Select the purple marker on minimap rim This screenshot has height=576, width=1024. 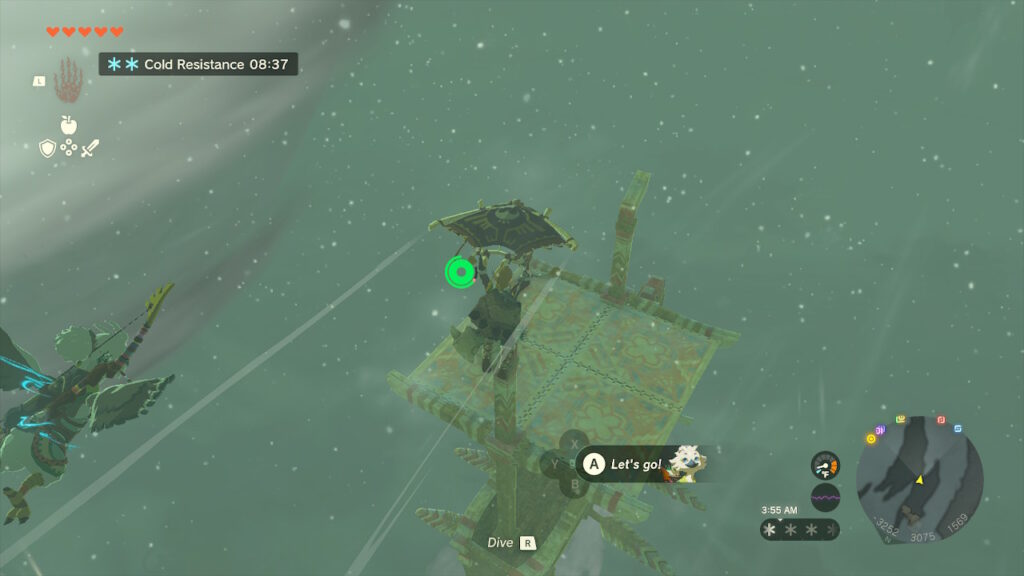click(x=881, y=430)
